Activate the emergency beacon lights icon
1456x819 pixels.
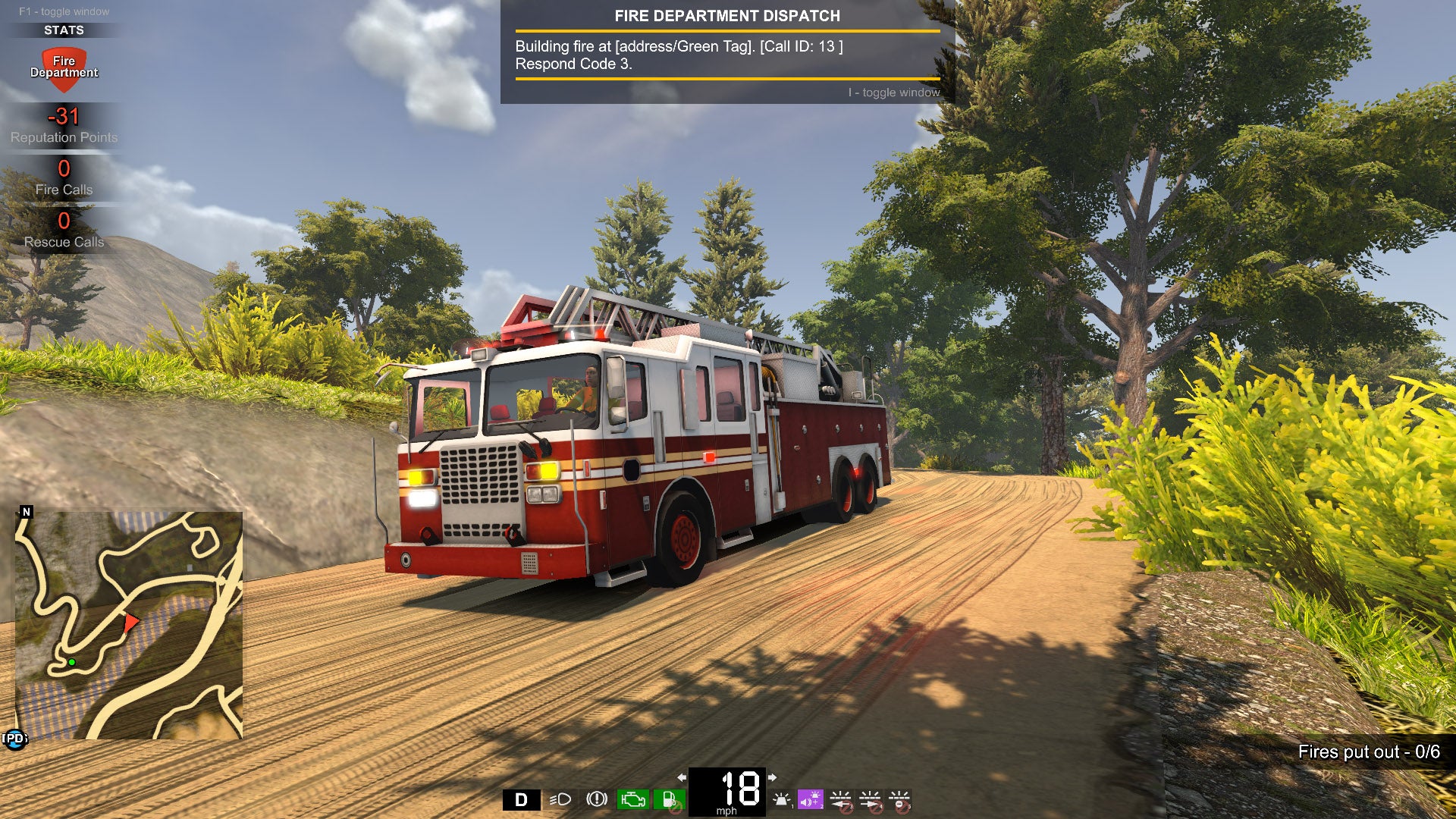782,799
